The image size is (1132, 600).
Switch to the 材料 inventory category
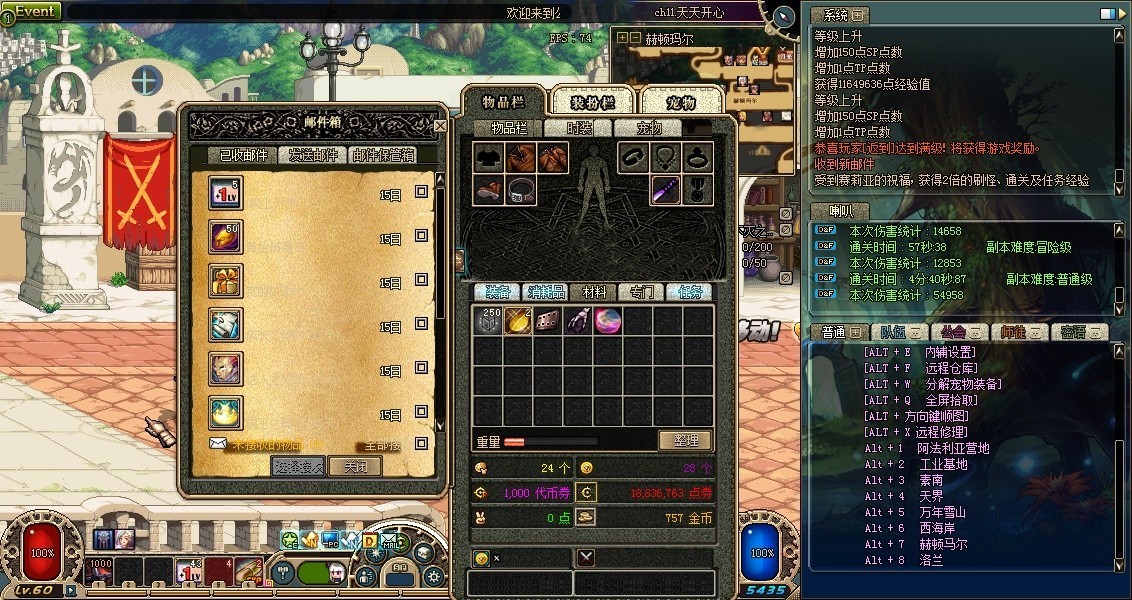click(x=594, y=292)
